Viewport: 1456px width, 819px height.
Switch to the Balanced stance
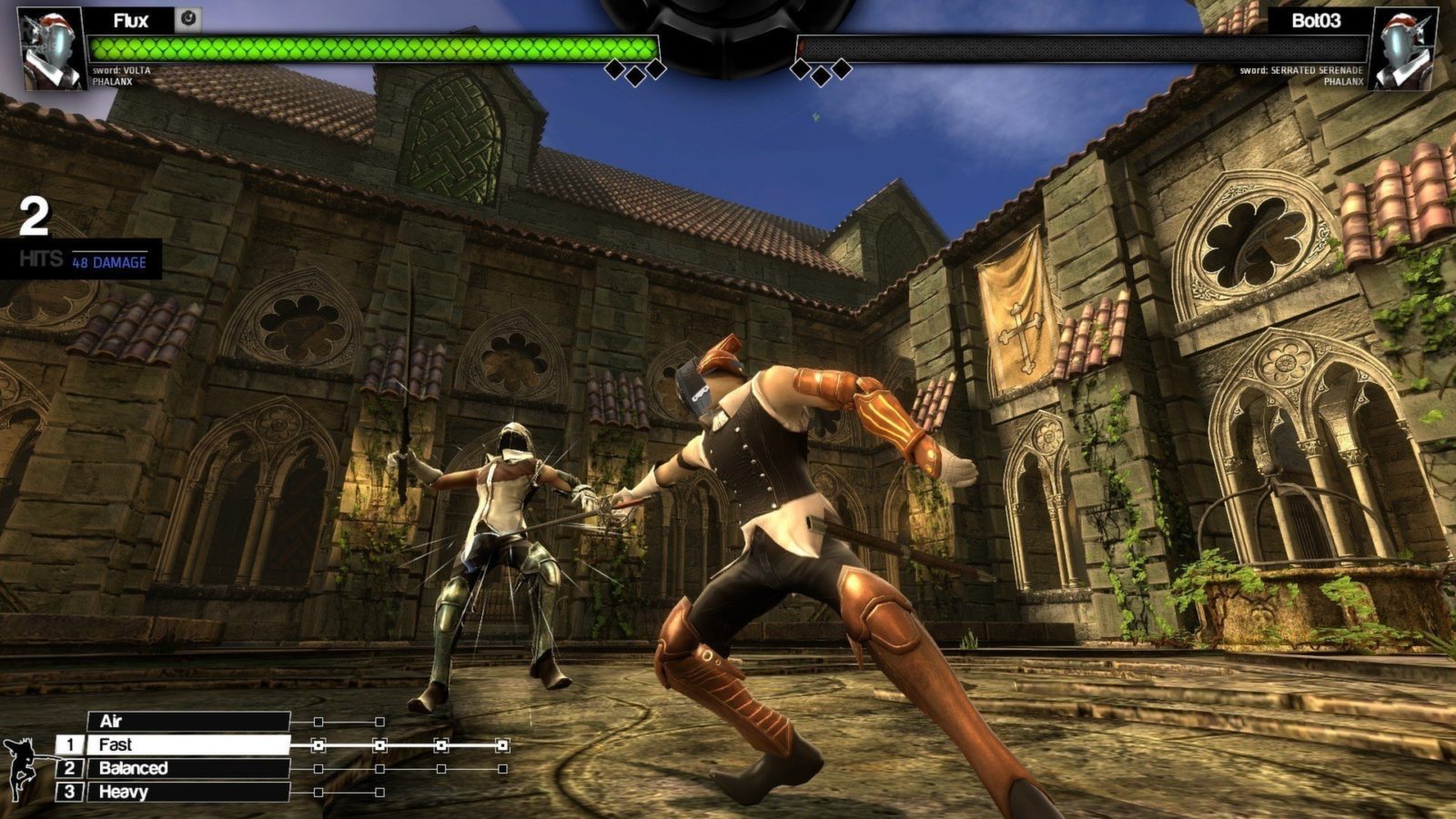point(187,769)
